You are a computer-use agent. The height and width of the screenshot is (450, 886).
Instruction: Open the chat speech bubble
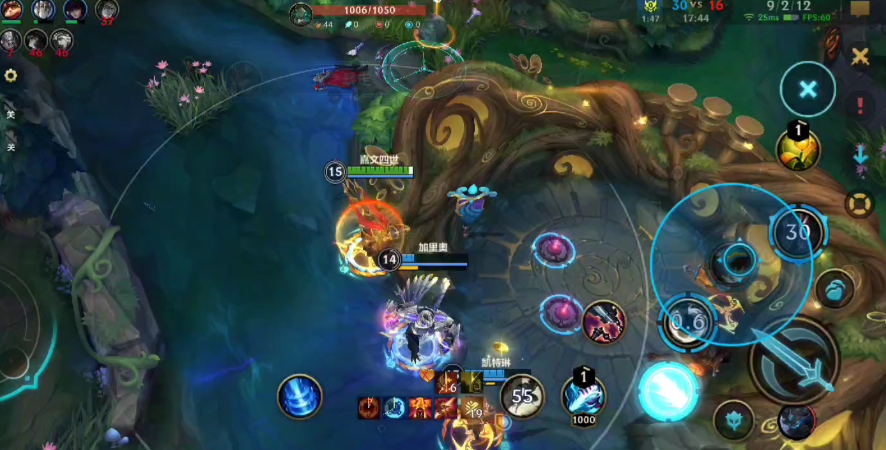859,10
